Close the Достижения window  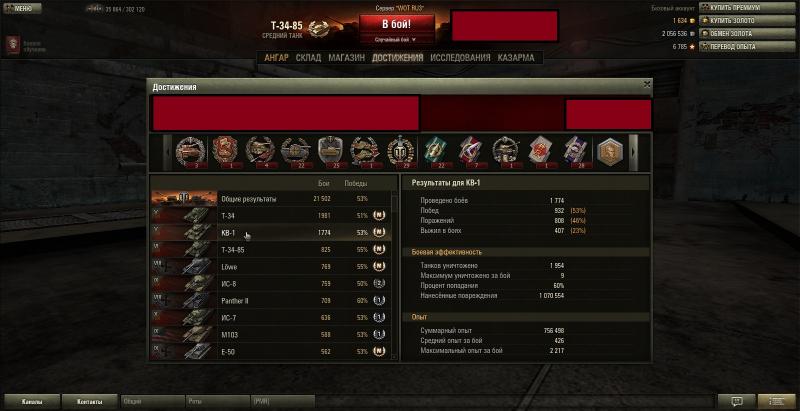coord(647,86)
